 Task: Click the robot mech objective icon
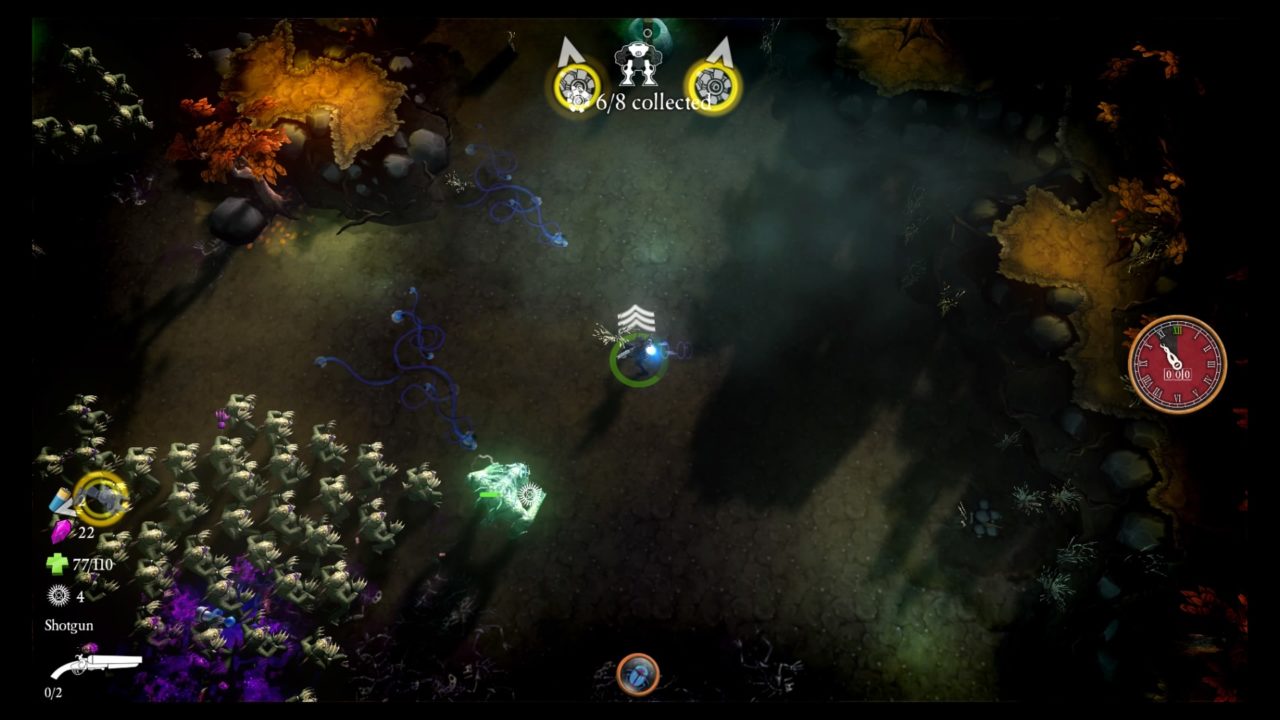pos(637,64)
